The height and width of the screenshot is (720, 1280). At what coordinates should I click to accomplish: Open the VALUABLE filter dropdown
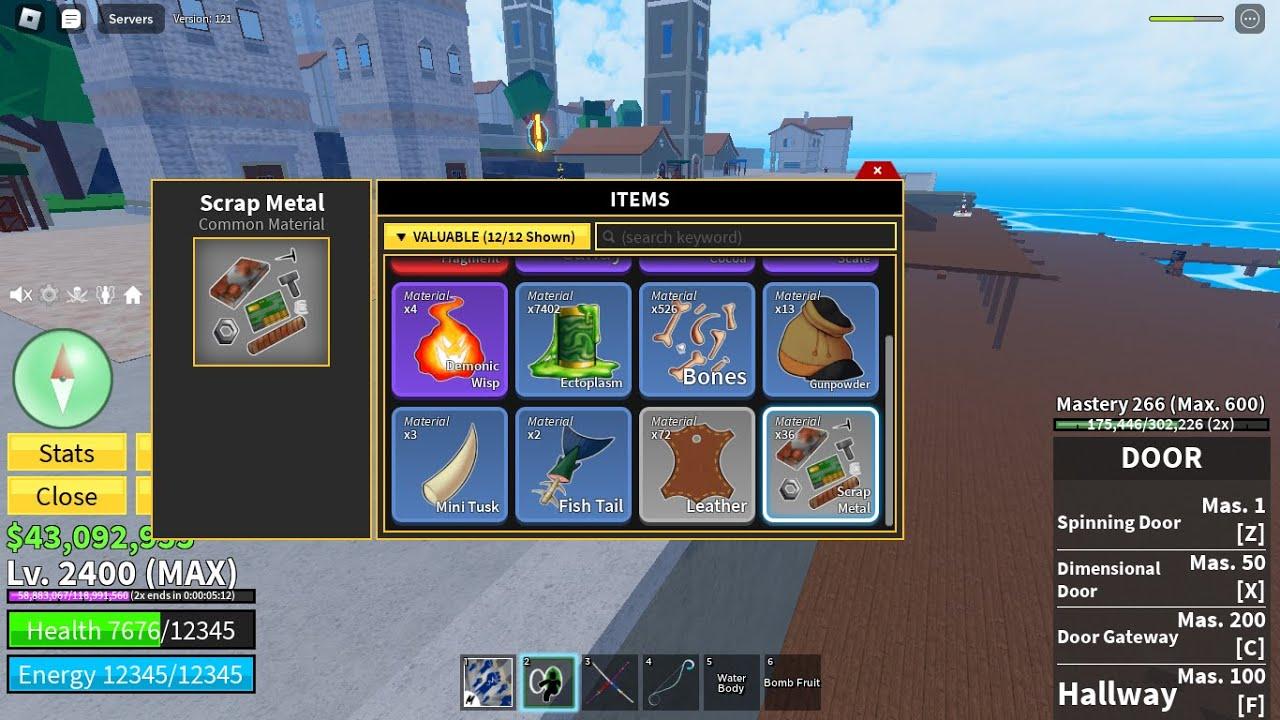pyautogui.click(x=487, y=237)
